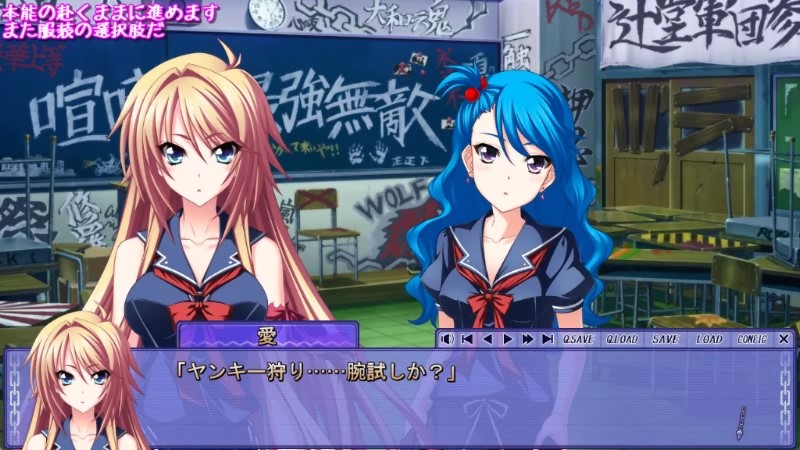Jump forward to the next scene
This screenshot has height=450, width=800.
point(547,339)
